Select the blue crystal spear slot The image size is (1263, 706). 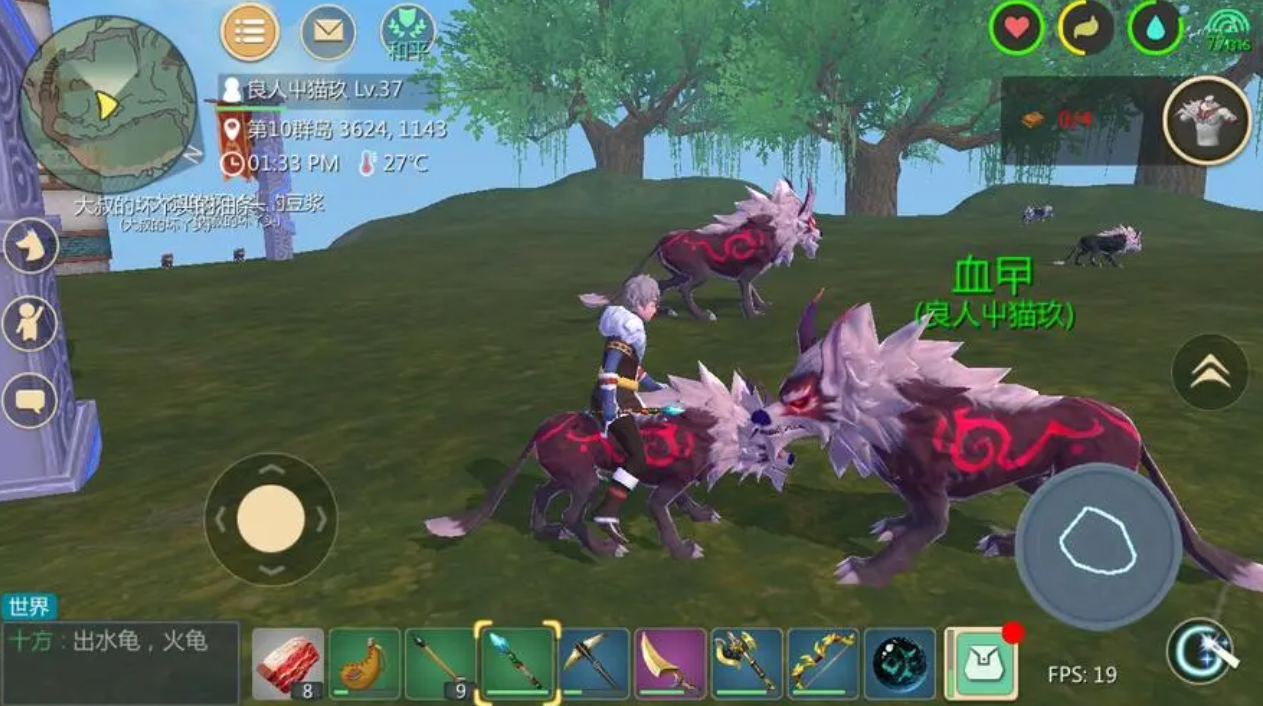(x=517, y=661)
